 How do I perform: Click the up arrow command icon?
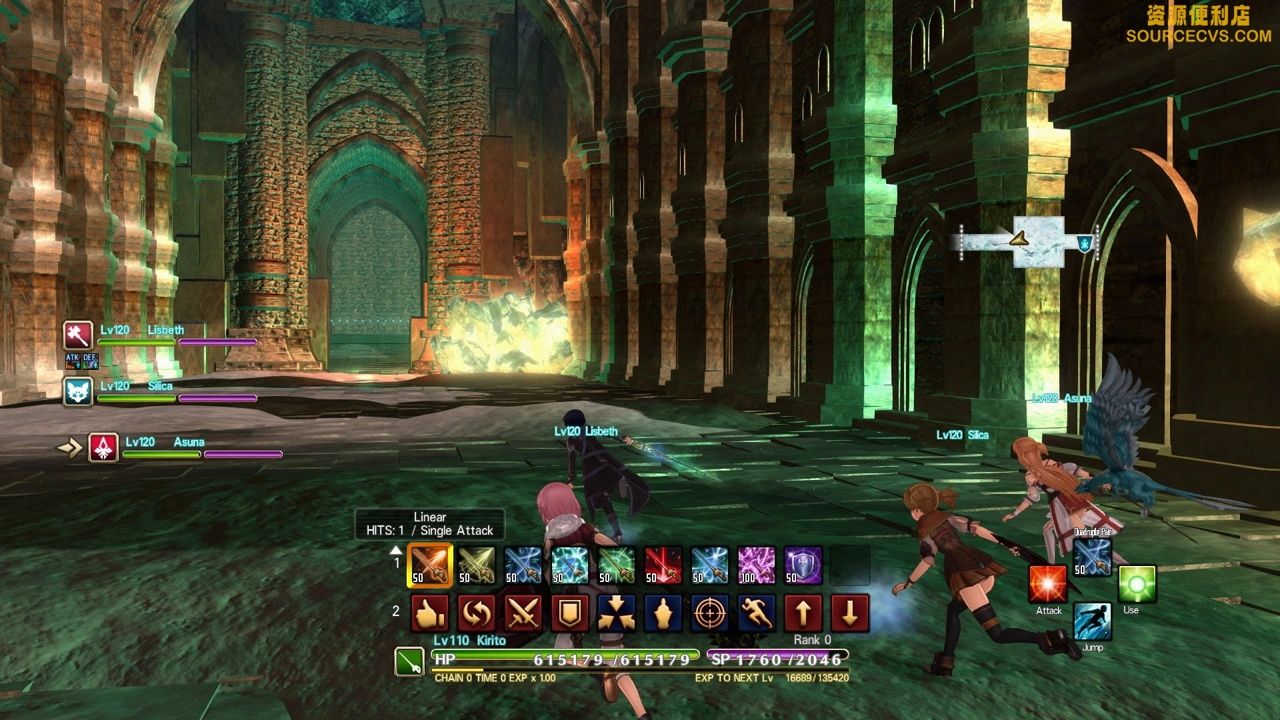click(x=803, y=613)
